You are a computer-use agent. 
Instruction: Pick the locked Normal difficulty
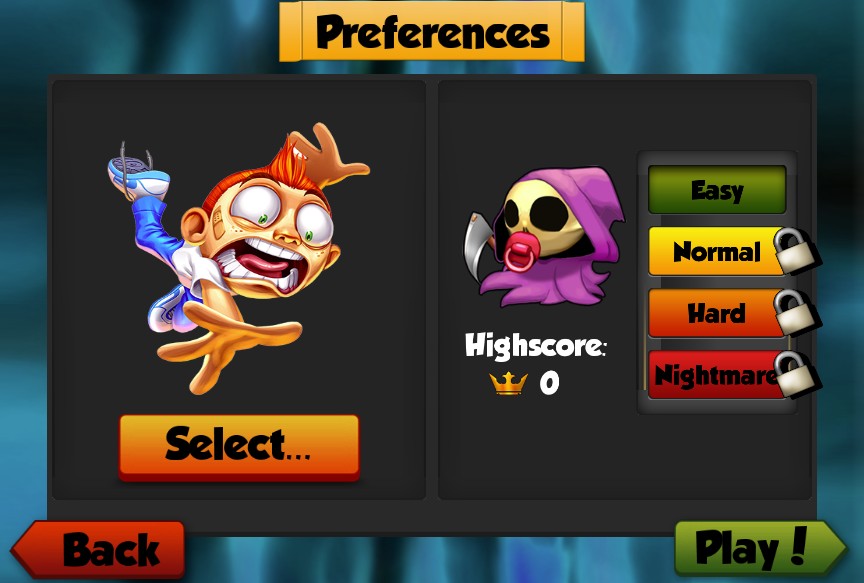pos(716,251)
